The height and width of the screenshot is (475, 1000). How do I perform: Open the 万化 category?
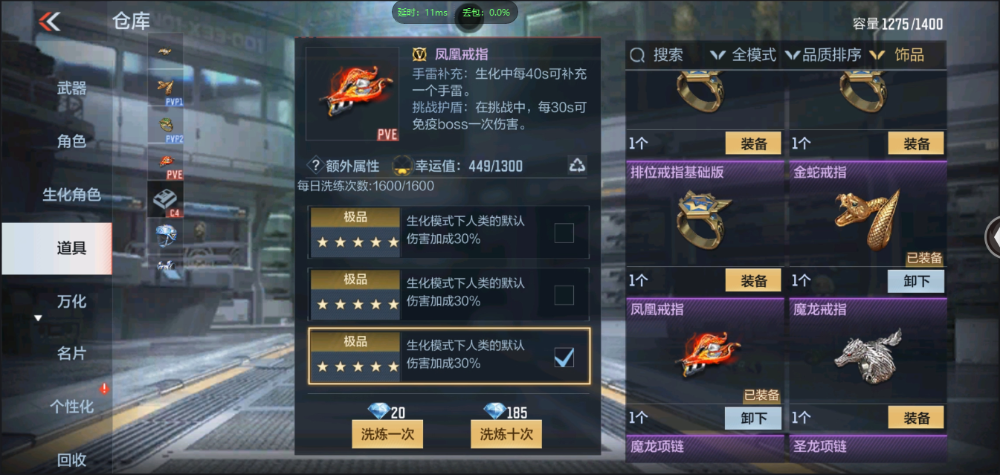click(71, 301)
